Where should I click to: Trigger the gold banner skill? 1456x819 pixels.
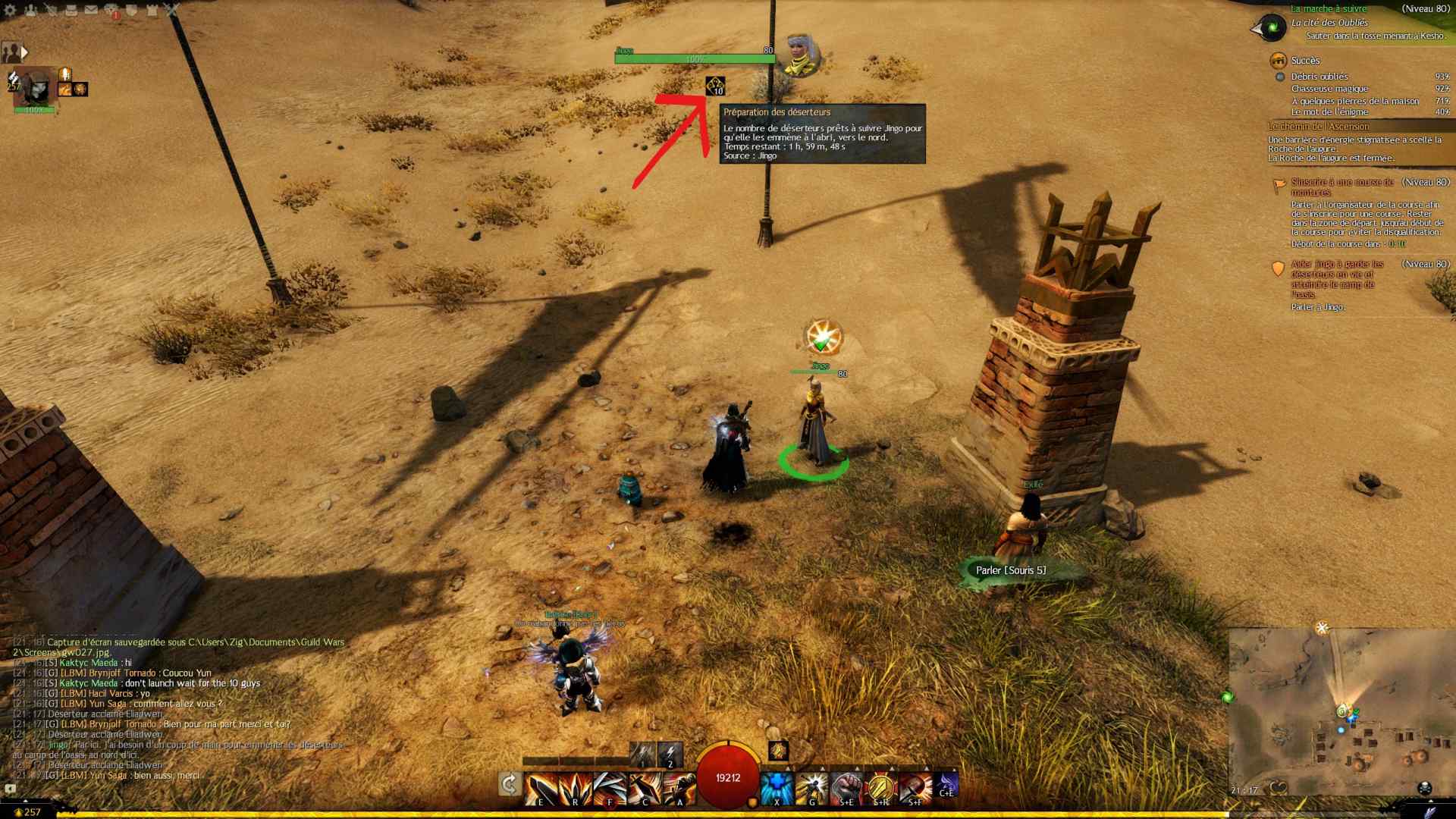880,789
